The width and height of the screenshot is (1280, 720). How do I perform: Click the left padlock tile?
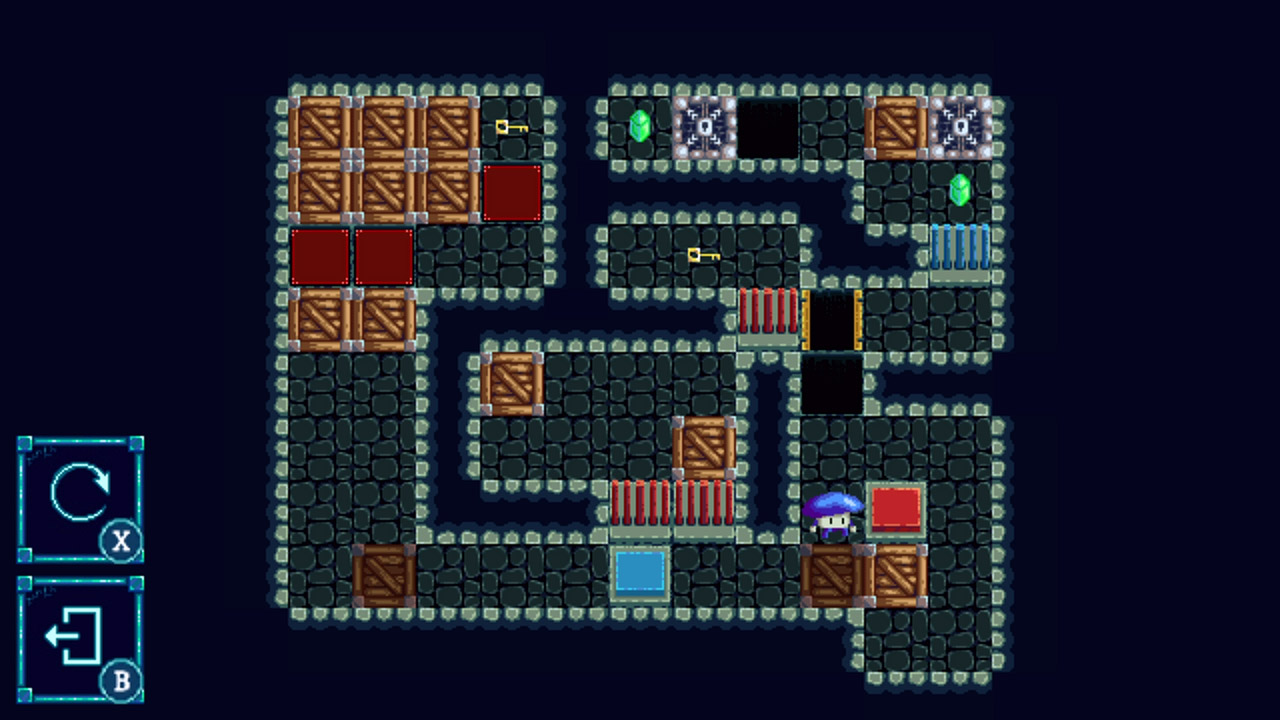[x=705, y=128]
